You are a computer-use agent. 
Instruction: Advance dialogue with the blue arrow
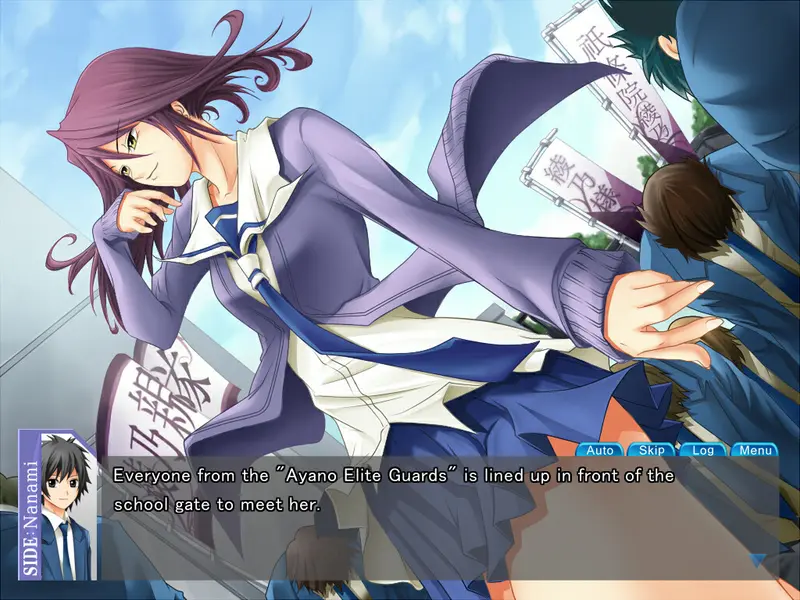[758, 561]
